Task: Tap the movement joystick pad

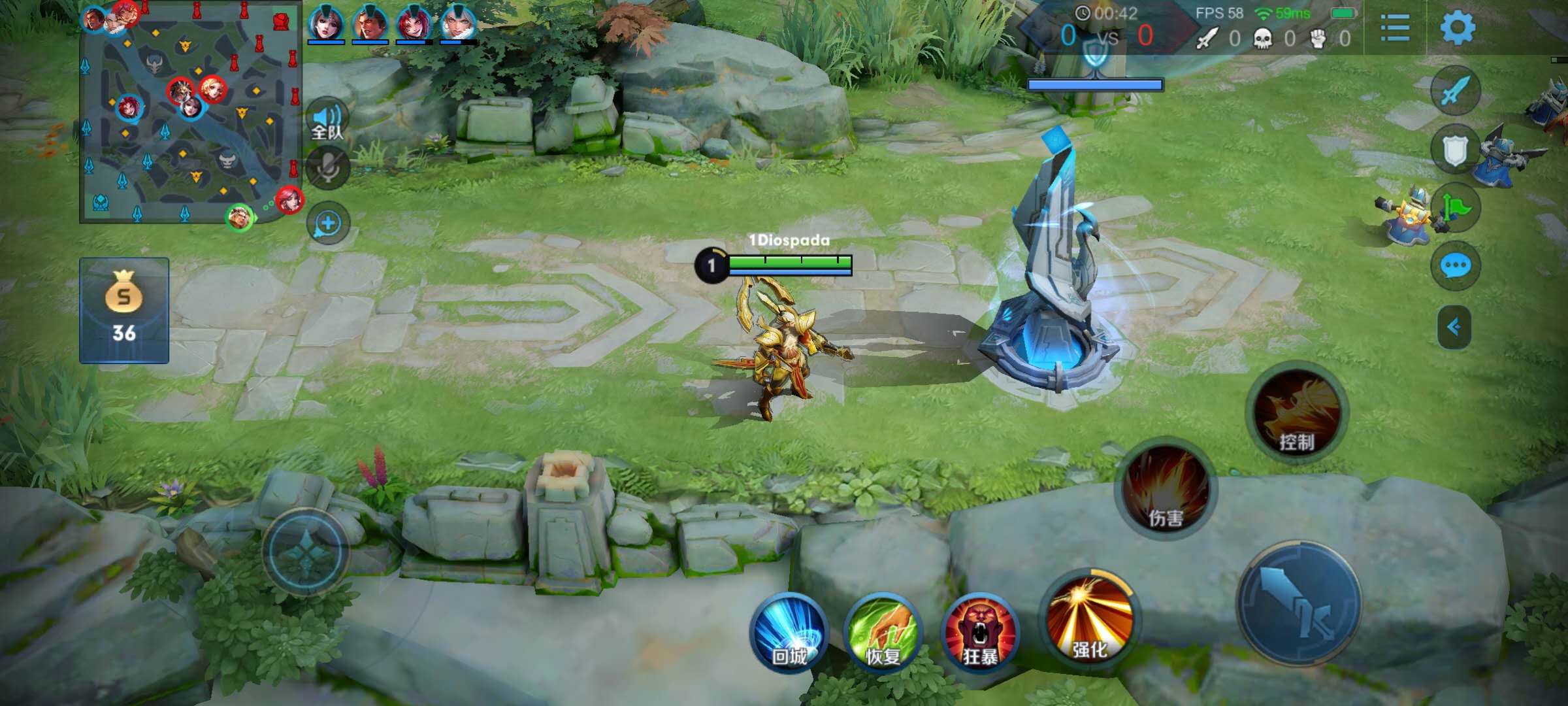Action: pyautogui.click(x=306, y=552)
